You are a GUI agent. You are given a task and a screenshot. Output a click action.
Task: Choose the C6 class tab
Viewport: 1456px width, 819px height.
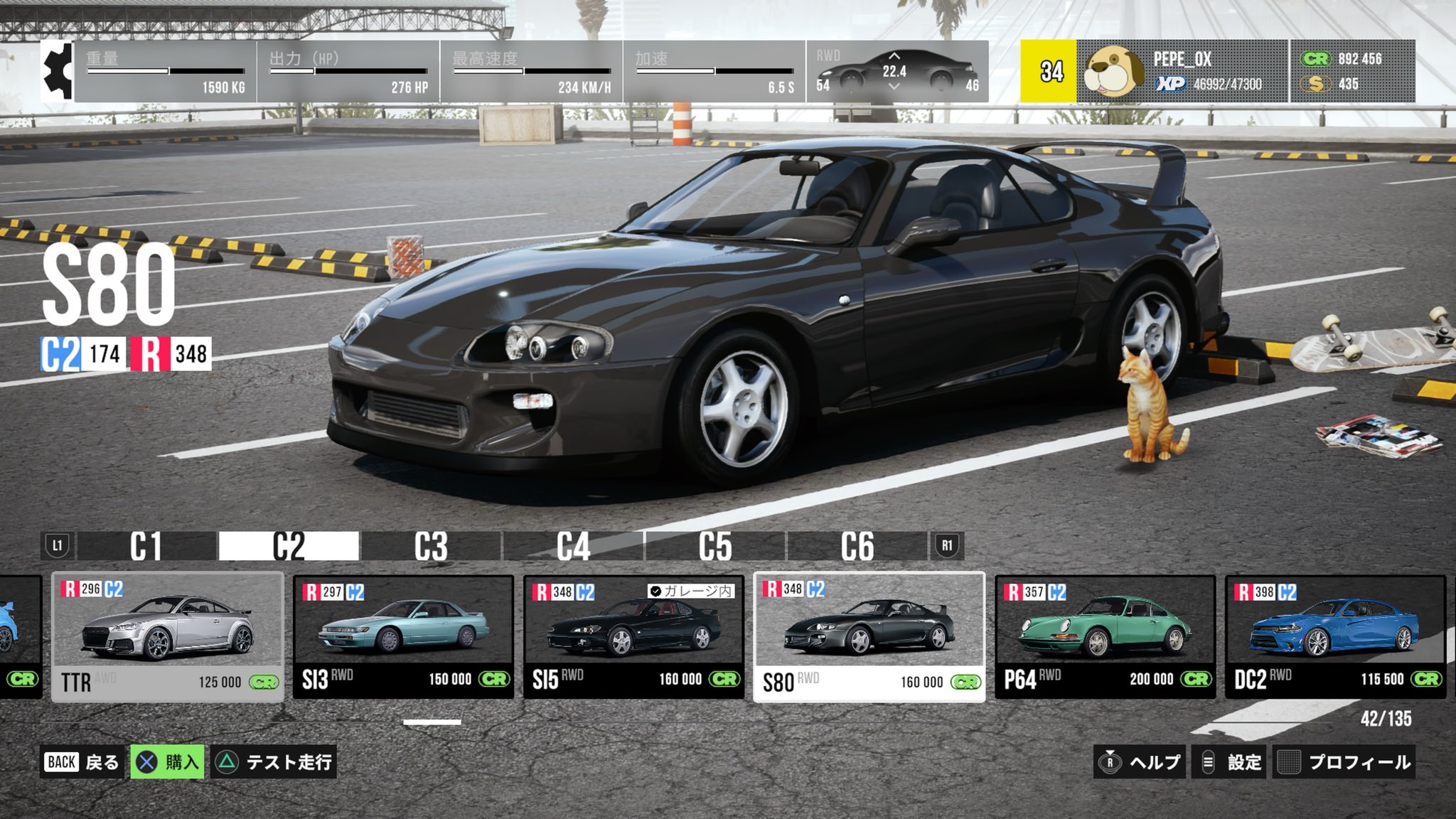(857, 546)
